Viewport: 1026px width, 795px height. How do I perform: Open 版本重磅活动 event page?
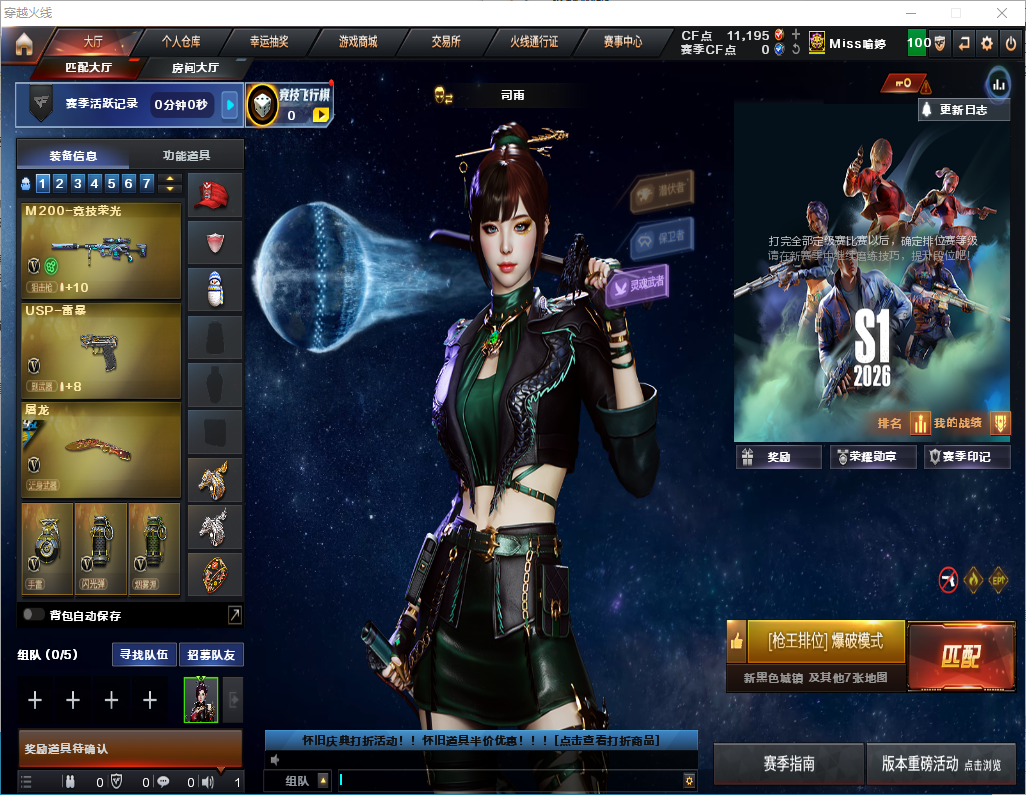pyautogui.click(x=940, y=764)
